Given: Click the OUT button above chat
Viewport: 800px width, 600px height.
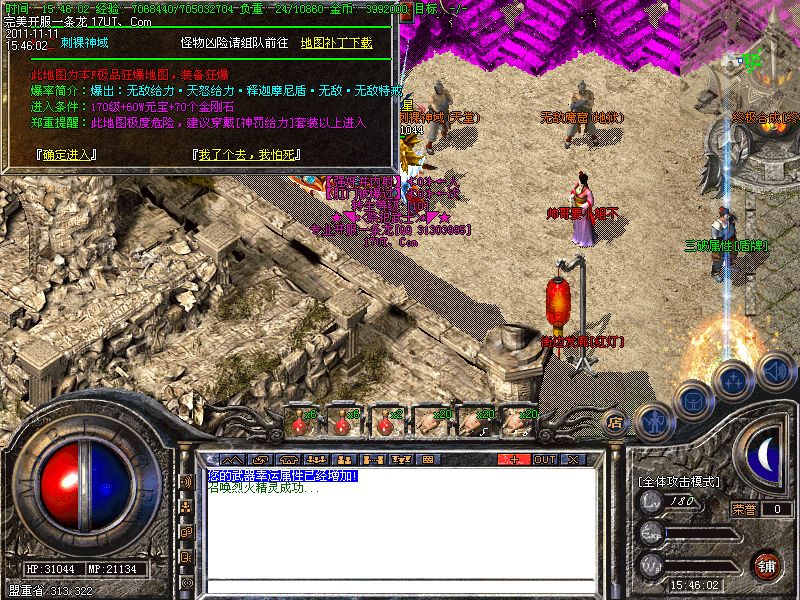Looking at the screenshot, I should coord(544,459).
